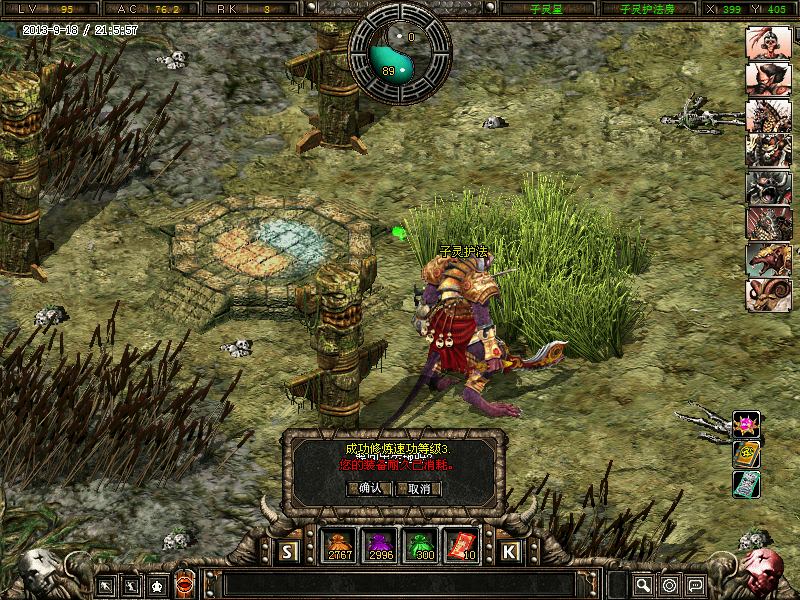Click the S button beside the hotbar
This screenshot has height=600, width=800.
[x=289, y=550]
